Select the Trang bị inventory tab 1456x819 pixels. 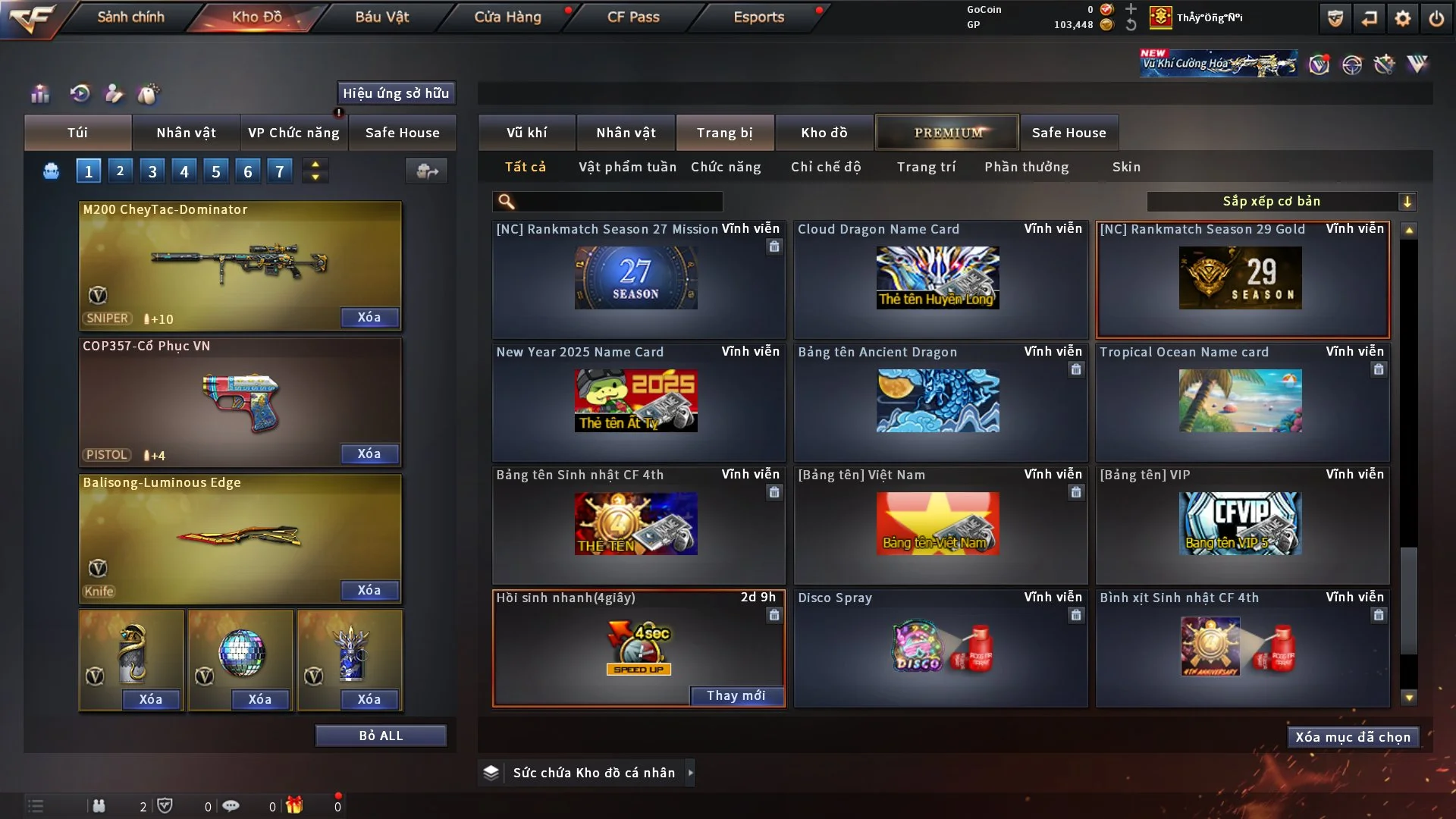point(724,133)
